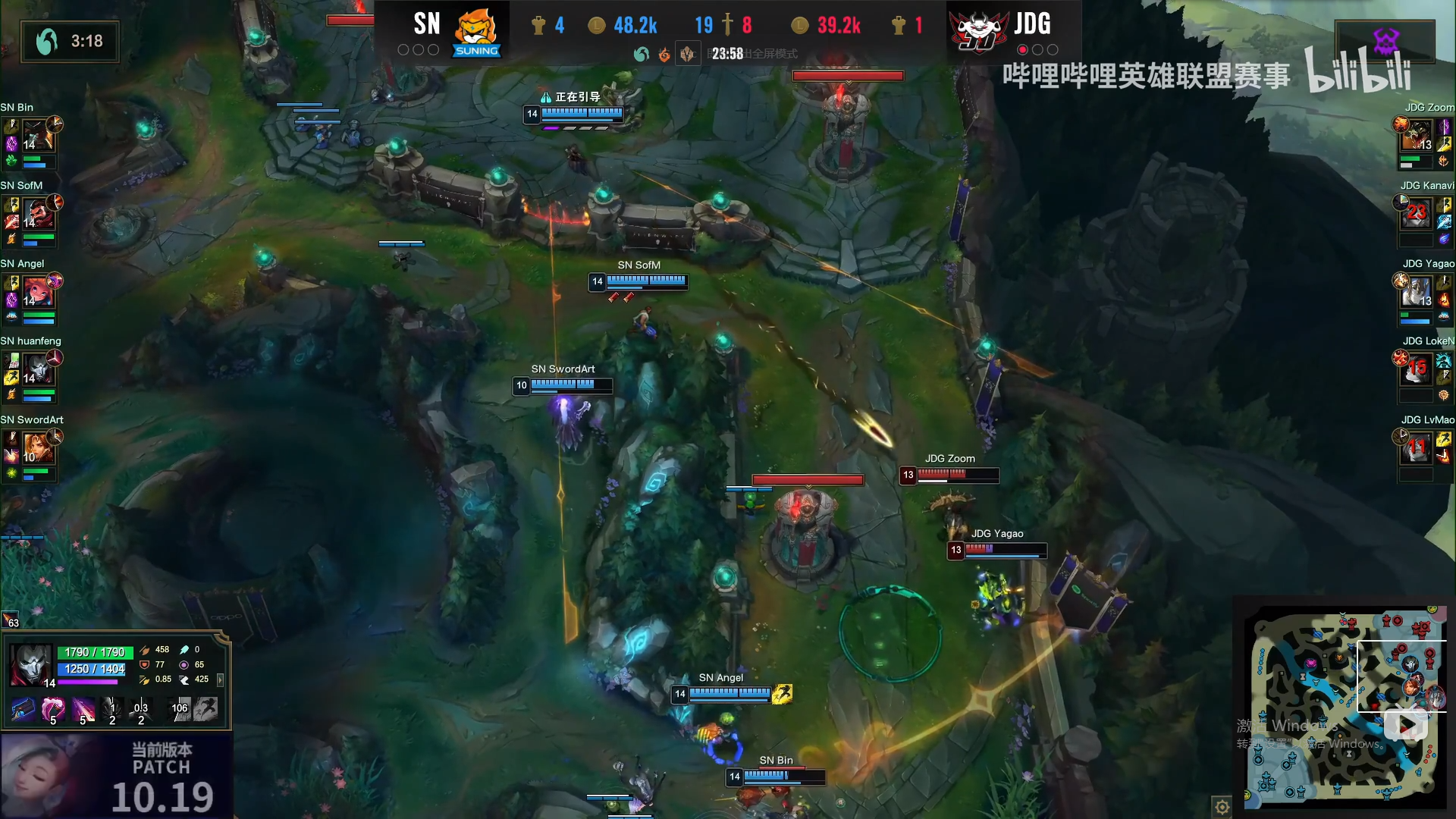This screenshot has height=819, width=1456.
Task: Select JDG LokeN's champion portrait
Action: [x=1416, y=369]
